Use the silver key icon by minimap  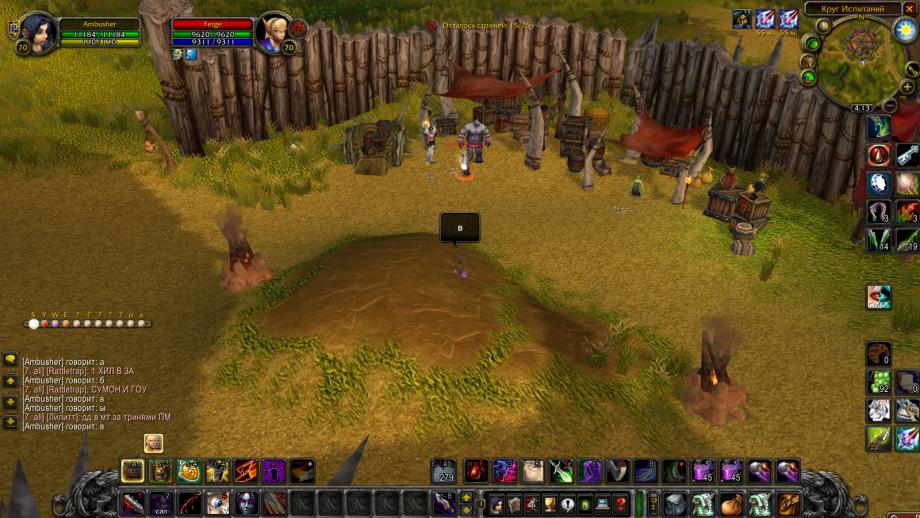(907, 154)
